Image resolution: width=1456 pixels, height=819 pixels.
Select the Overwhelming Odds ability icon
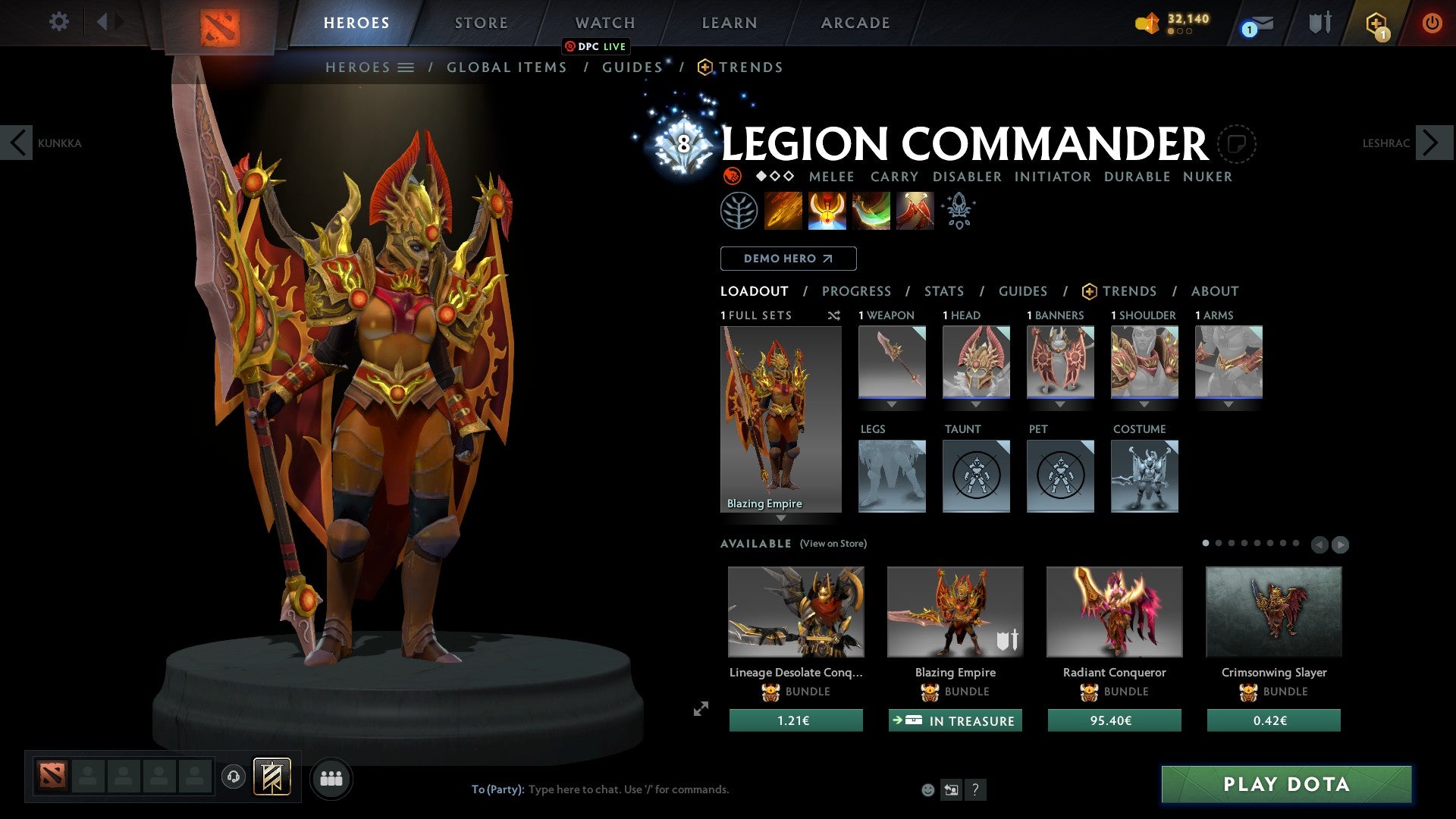(784, 210)
